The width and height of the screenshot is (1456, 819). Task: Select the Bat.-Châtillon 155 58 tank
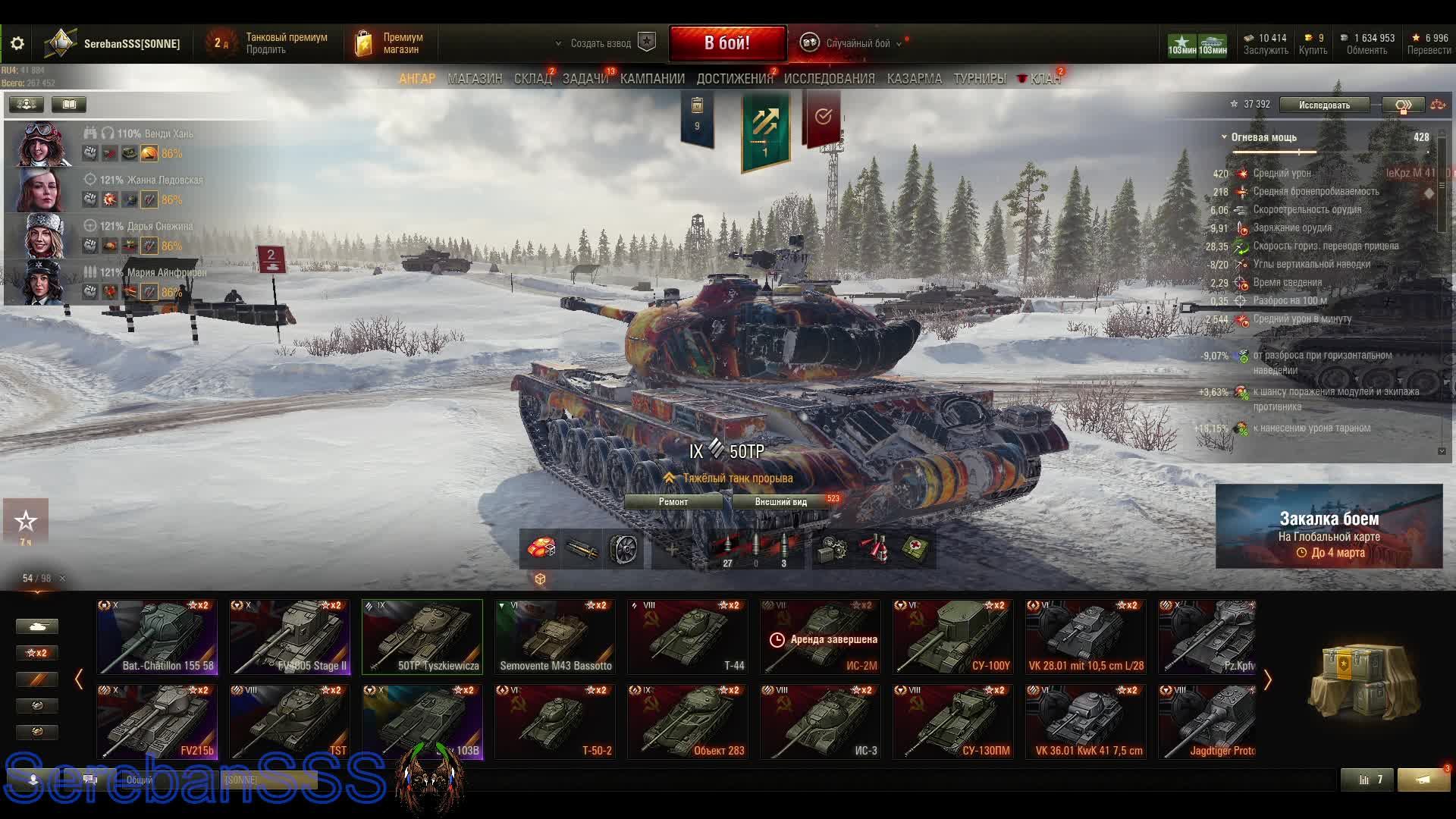157,637
